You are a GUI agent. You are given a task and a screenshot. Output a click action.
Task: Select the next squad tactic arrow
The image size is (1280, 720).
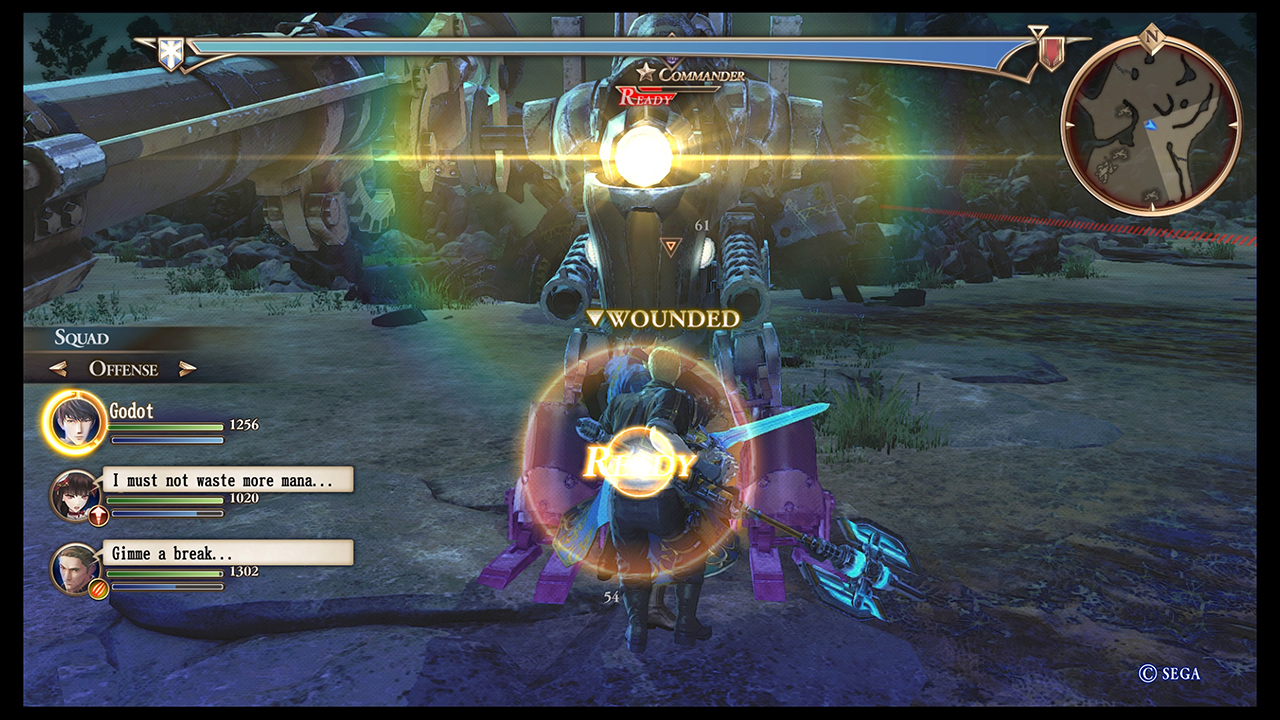187,369
